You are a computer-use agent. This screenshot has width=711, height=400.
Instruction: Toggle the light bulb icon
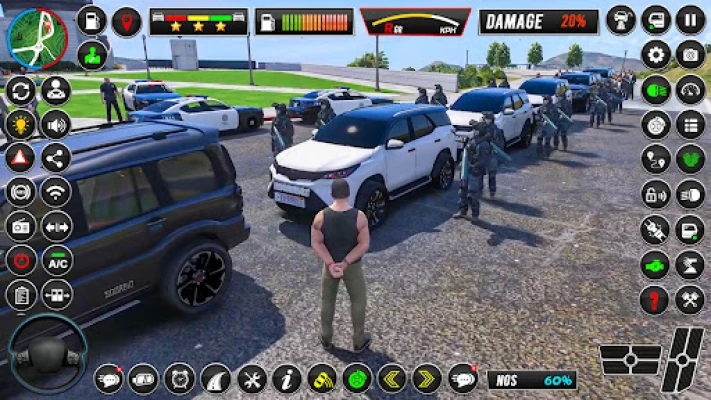point(20,124)
